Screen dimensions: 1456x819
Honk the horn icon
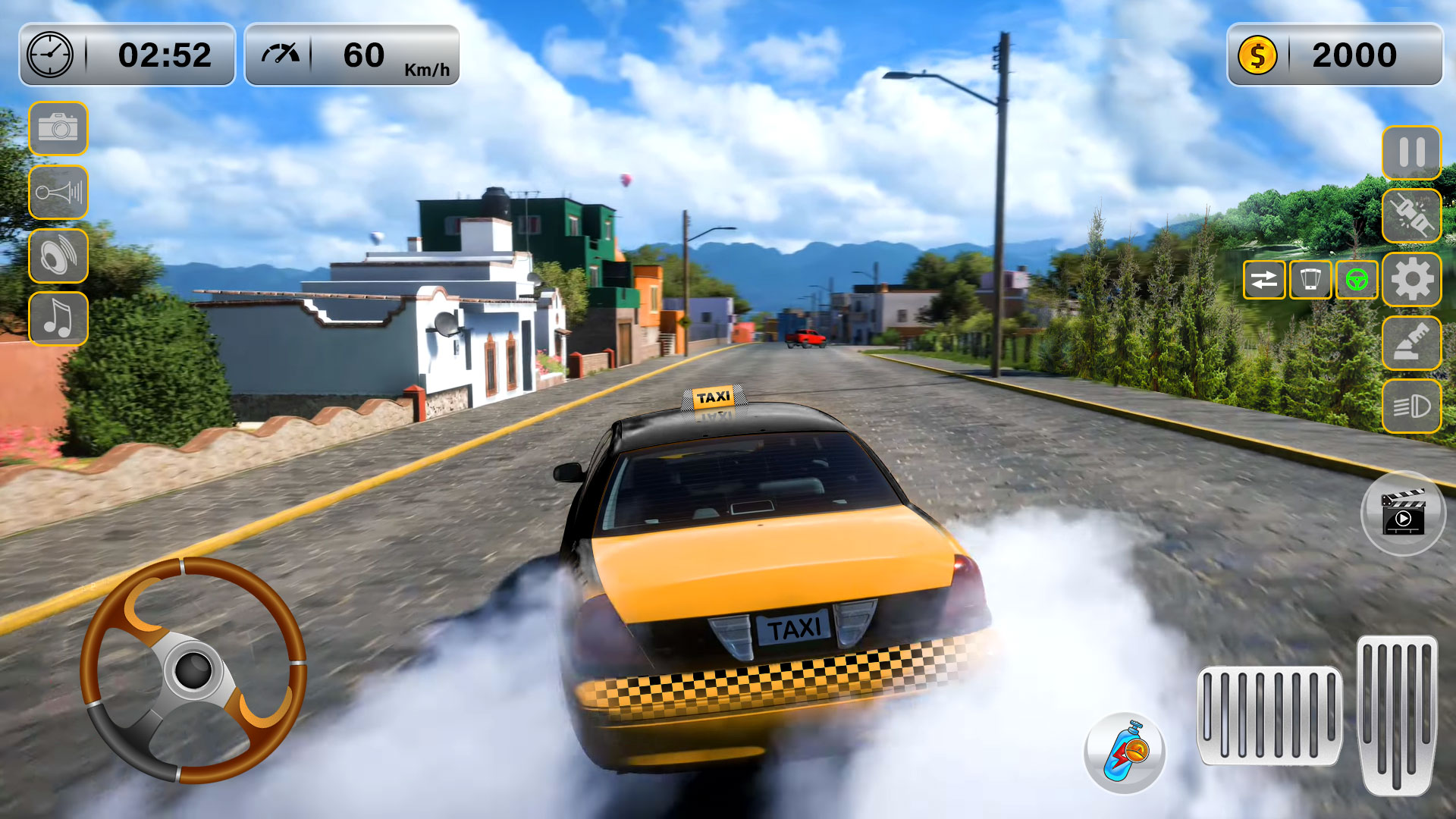tap(58, 192)
